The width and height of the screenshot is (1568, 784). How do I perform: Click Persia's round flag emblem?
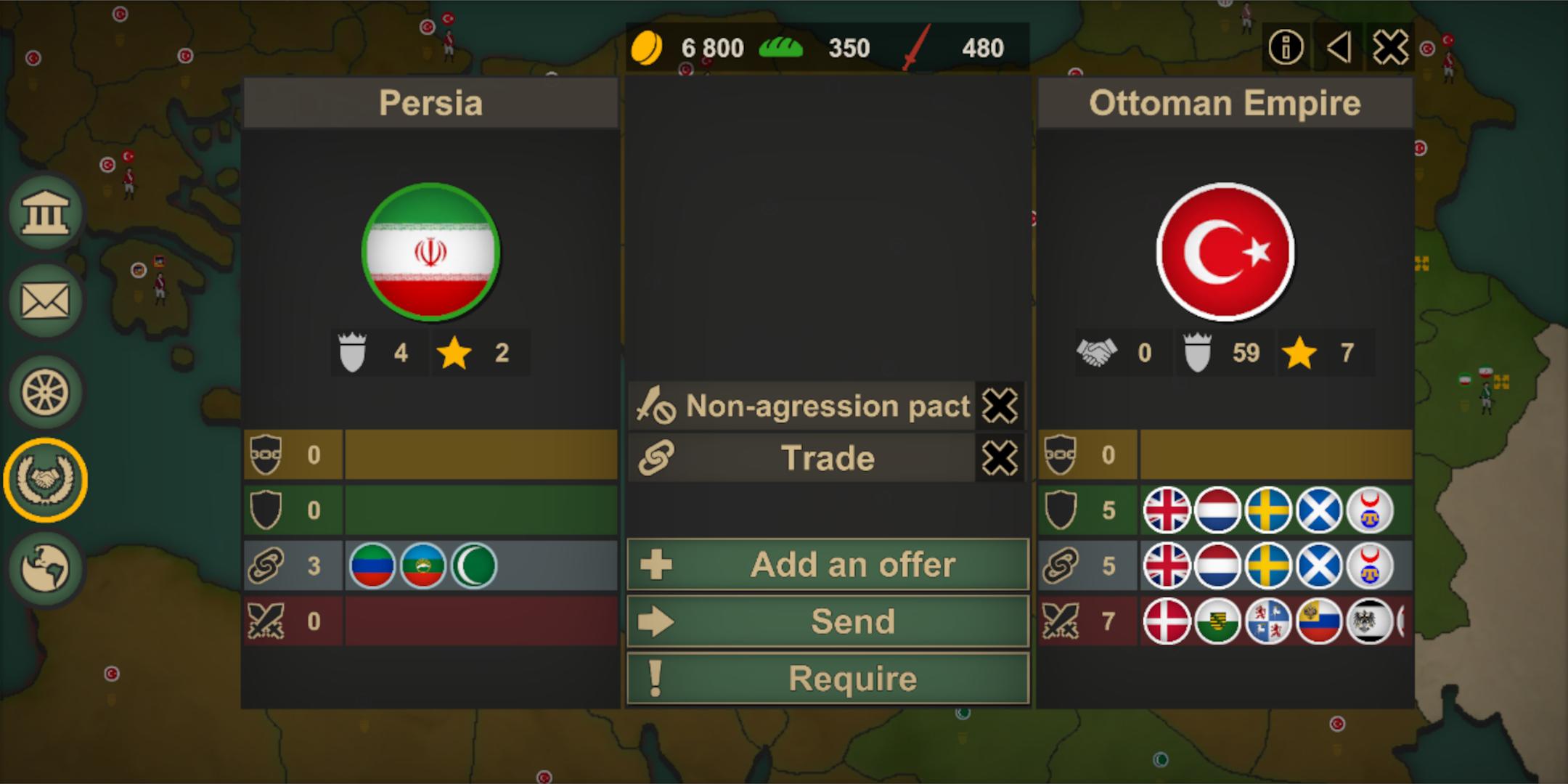tap(430, 250)
